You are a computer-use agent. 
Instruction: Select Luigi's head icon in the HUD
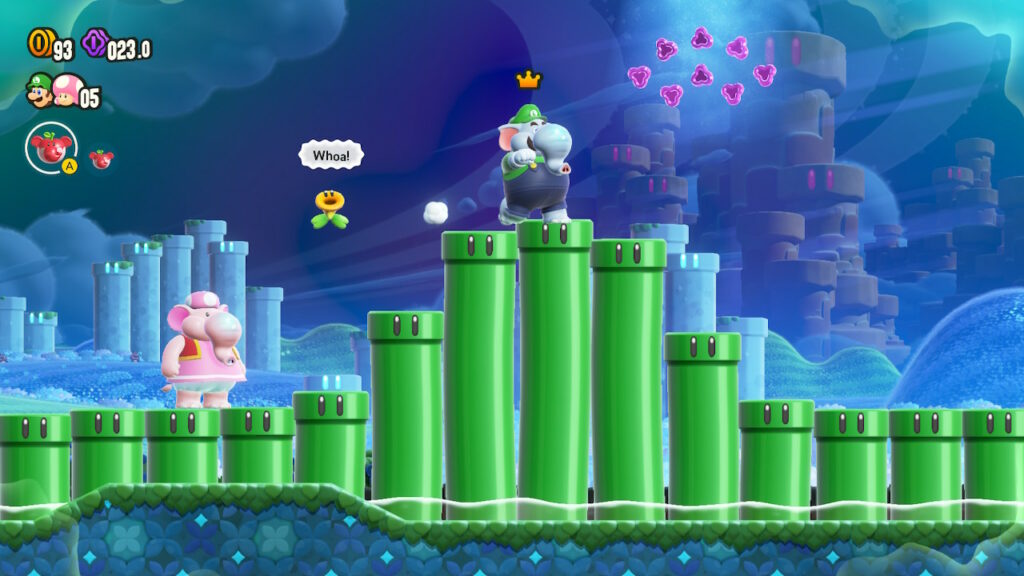pos(39,93)
